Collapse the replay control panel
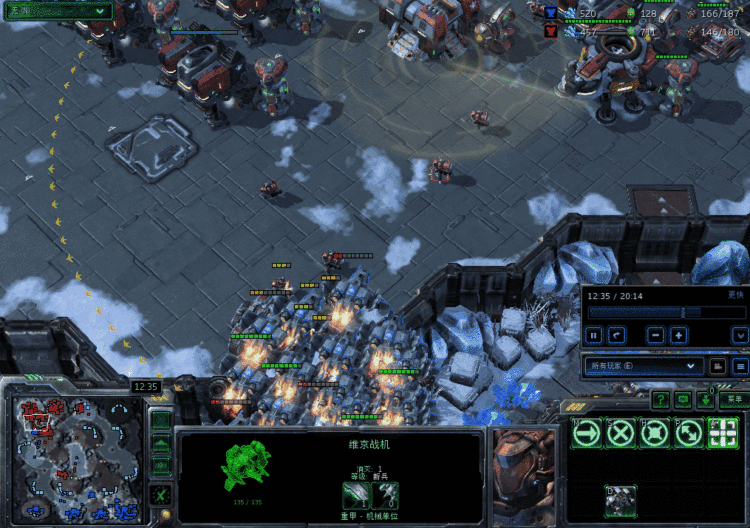This screenshot has width=750, height=528. click(x=739, y=335)
